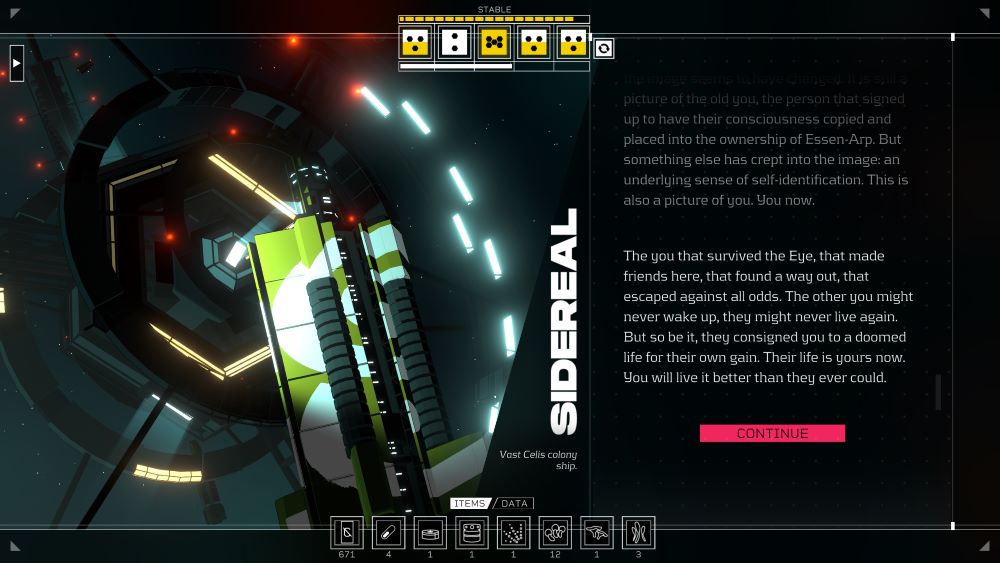Pick the curly strands item with 3
Screen dimensions: 1000x563
coord(638,532)
